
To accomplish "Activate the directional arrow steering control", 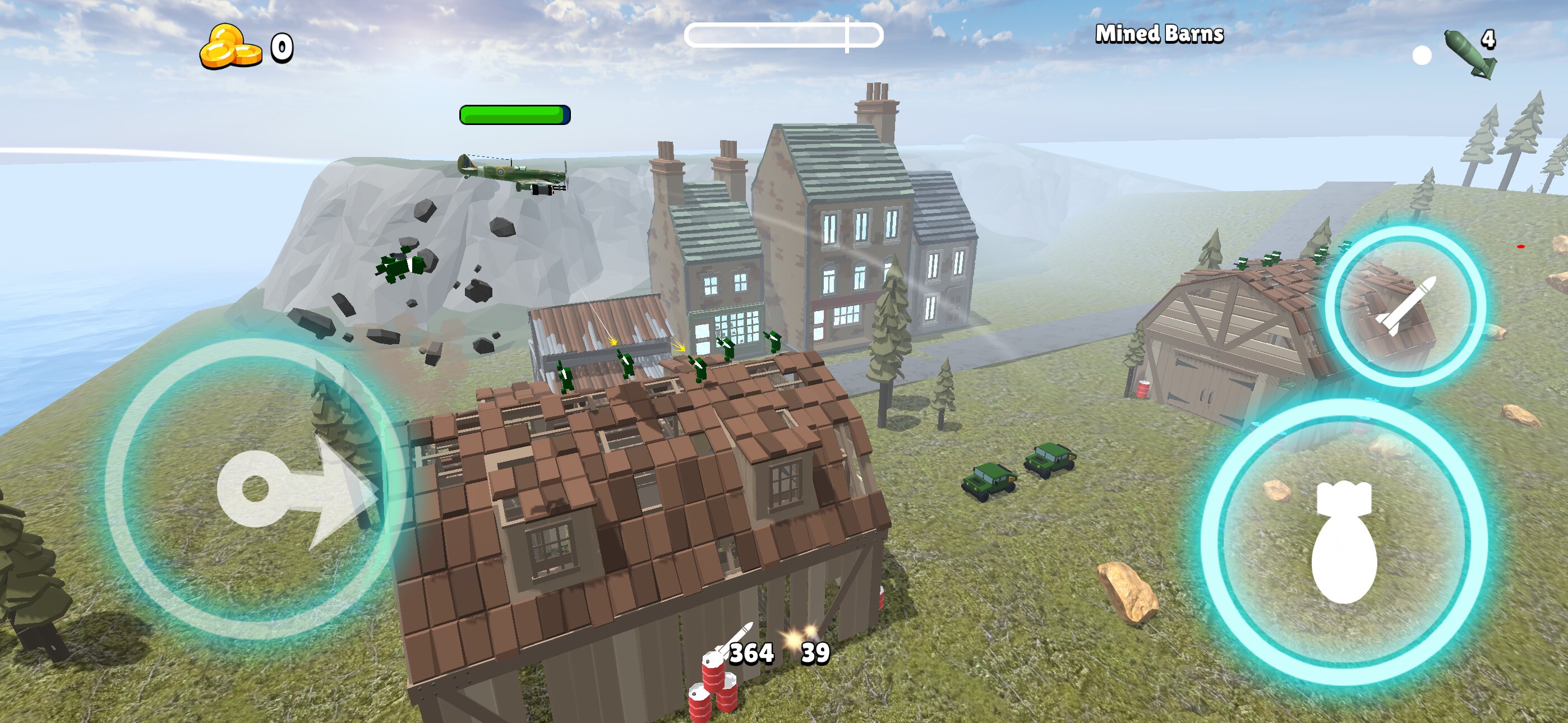I will [x=256, y=489].
